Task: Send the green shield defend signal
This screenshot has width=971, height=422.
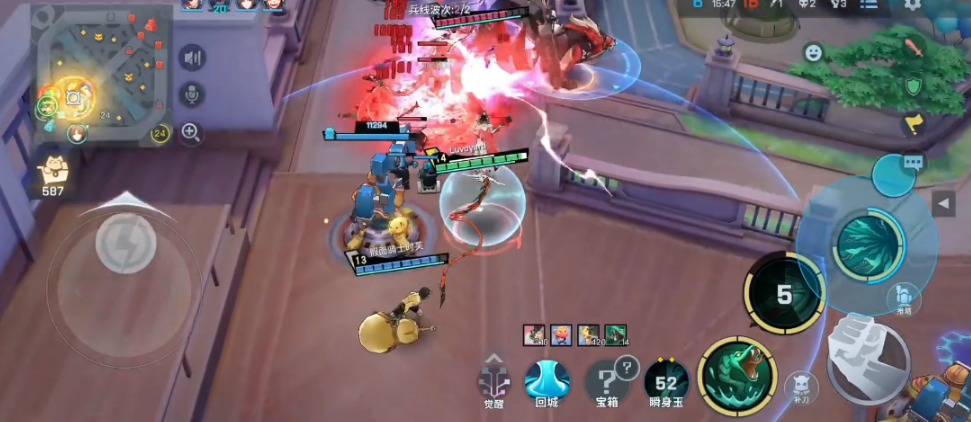Action: point(912,86)
